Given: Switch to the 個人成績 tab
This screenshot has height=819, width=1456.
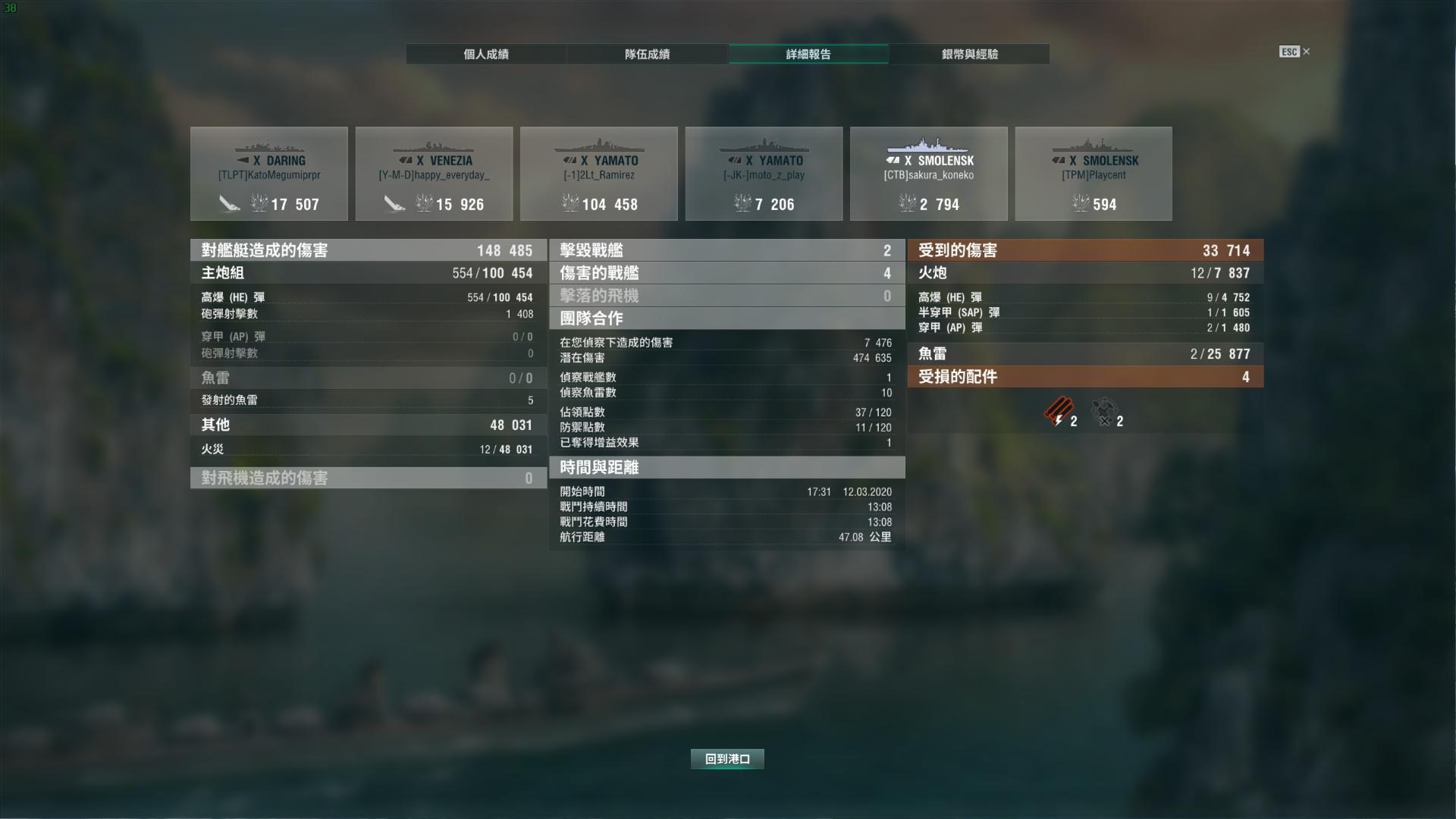Looking at the screenshot, I should 485,54.
